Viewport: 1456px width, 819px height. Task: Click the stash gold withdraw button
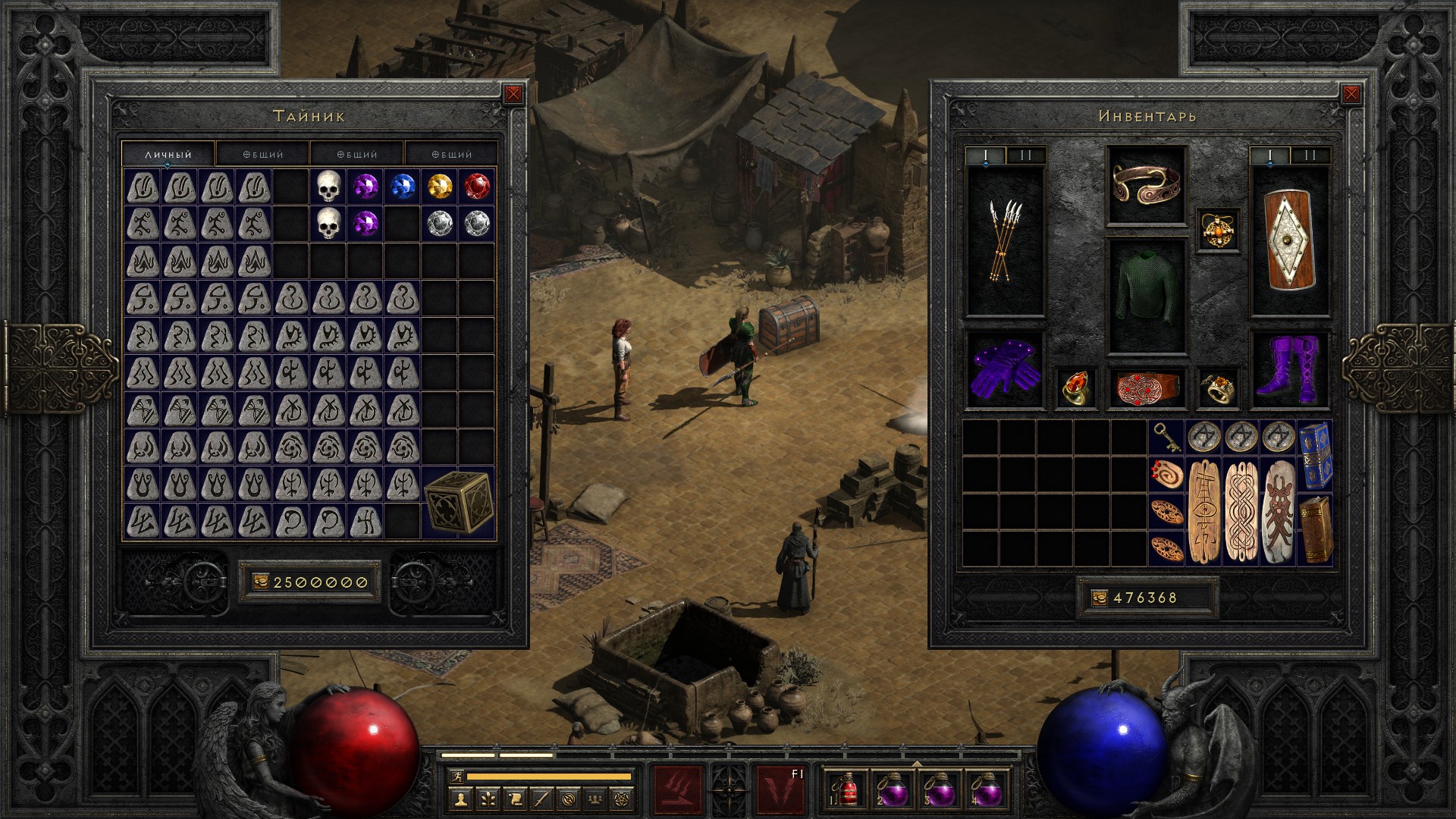click(x=259, y=582)
